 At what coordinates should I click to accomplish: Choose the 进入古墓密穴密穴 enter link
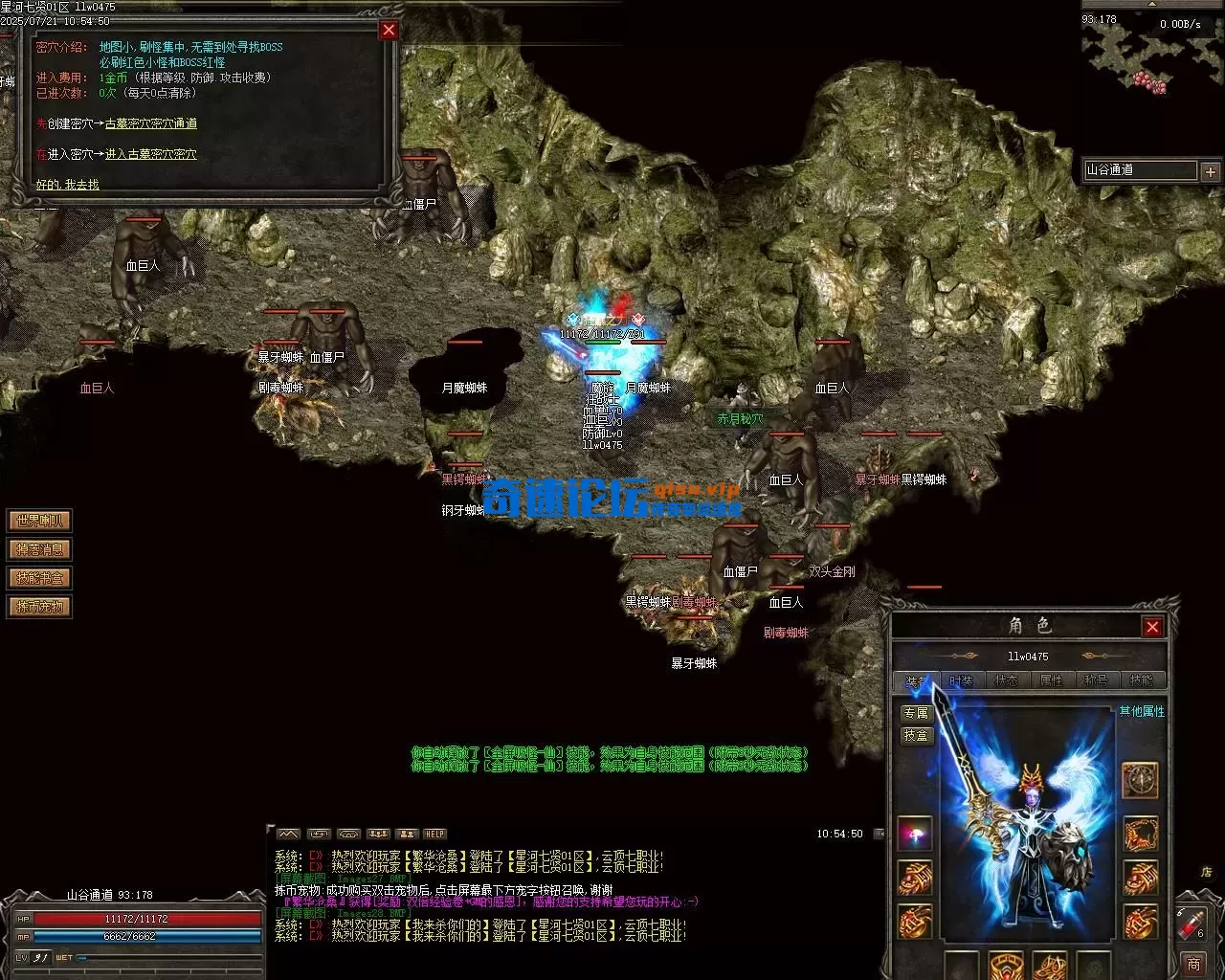[150, 154]
